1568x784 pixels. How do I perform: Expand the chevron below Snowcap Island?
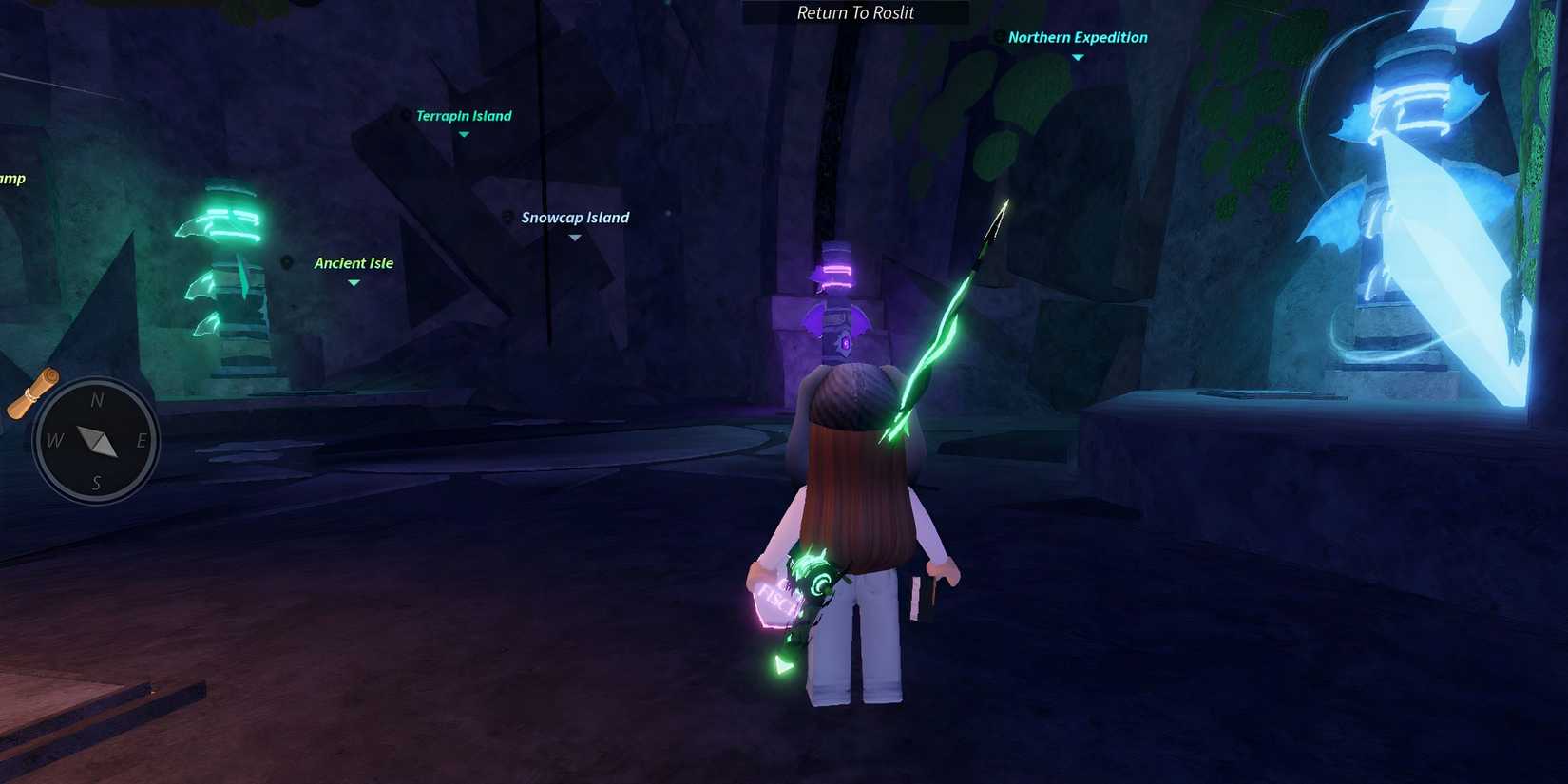click(x=575, y=237)
